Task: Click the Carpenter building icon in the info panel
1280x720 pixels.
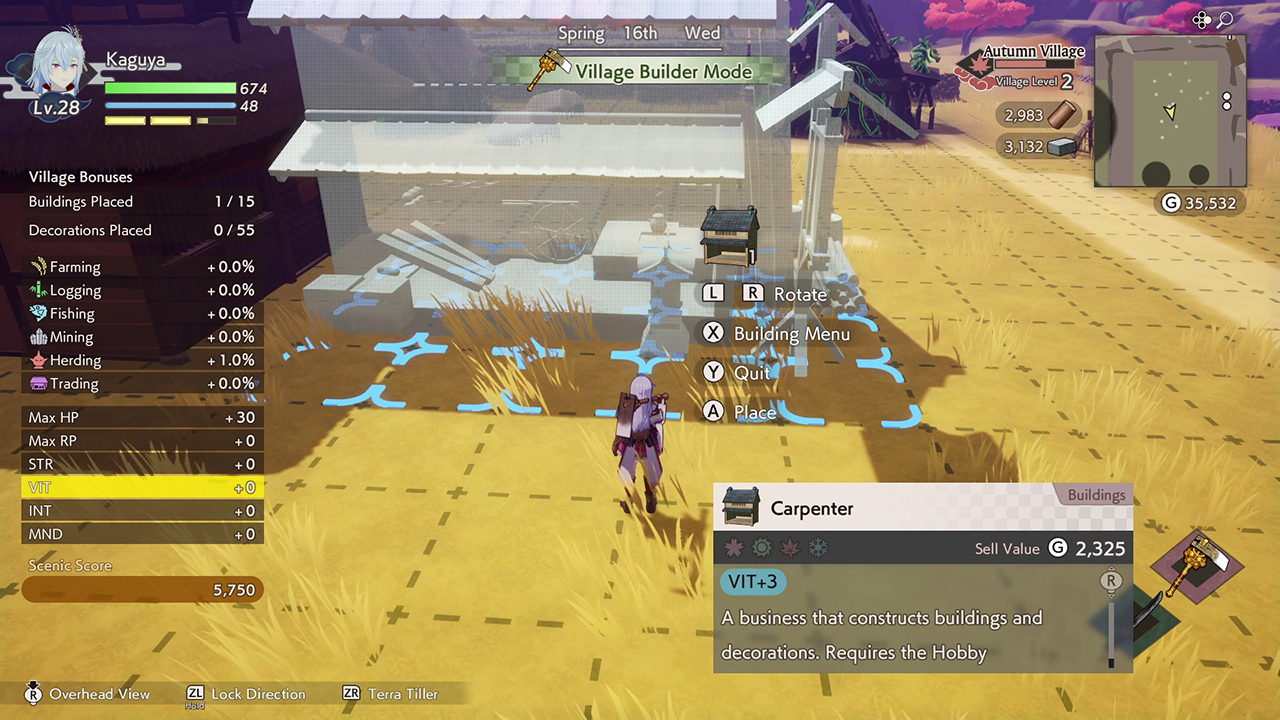Action: pyautogui.click(x=741, y=508)
